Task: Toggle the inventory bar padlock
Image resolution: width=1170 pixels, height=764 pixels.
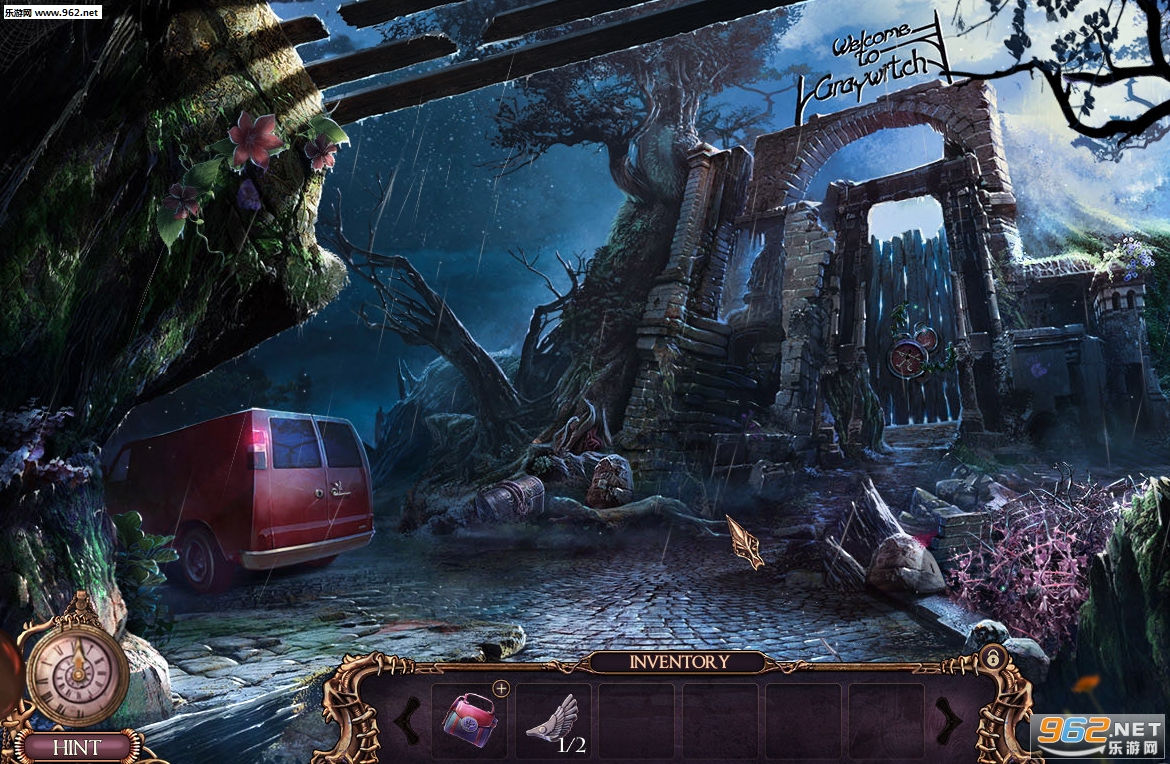Action: coord(993,658)
